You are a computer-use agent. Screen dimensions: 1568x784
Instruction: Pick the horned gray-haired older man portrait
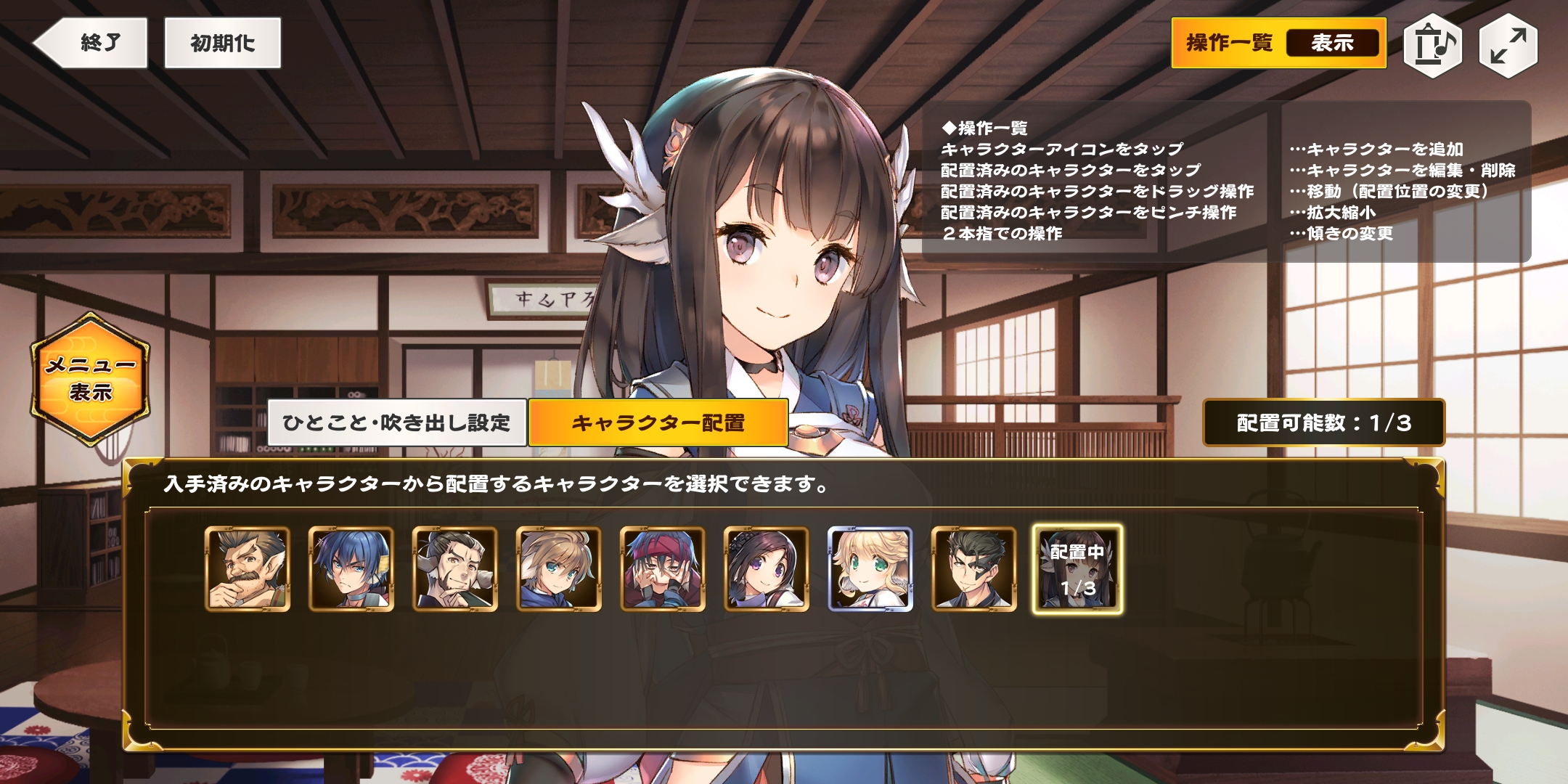click(455, 569)
